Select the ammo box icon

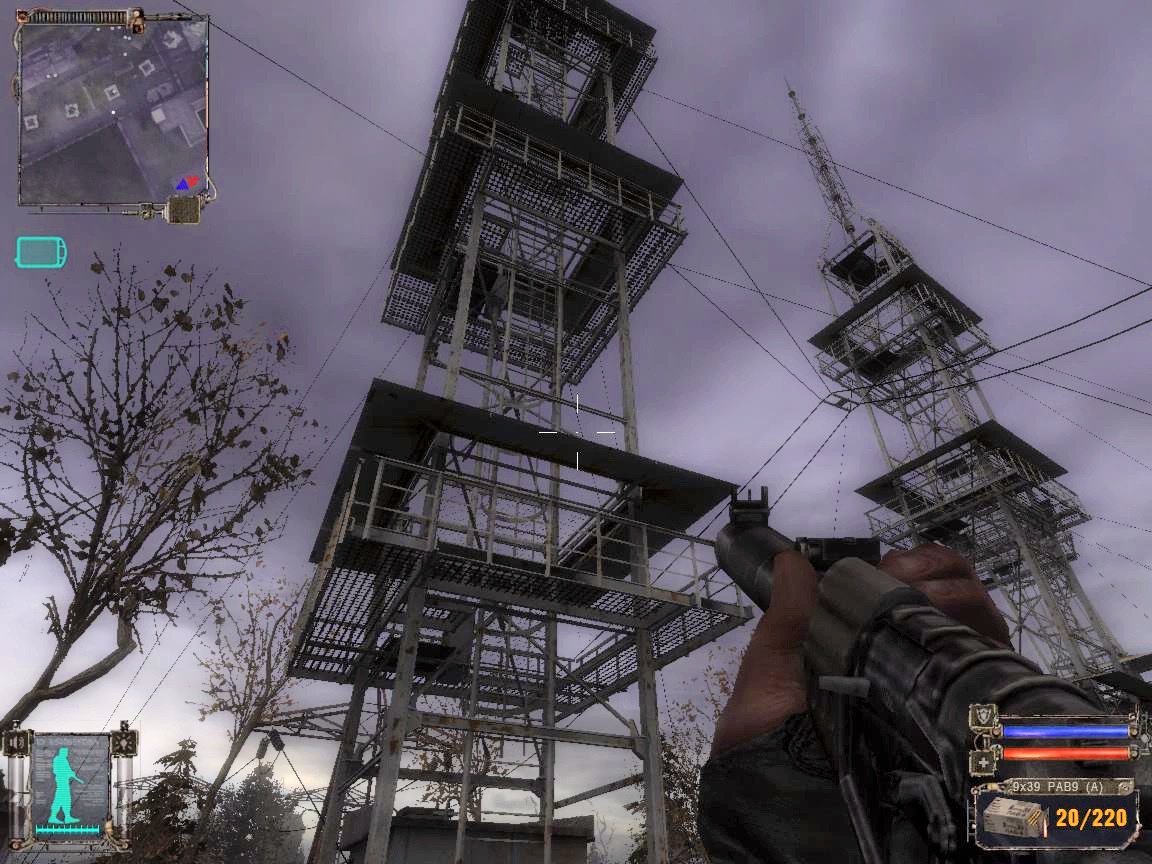point(1011,819)
